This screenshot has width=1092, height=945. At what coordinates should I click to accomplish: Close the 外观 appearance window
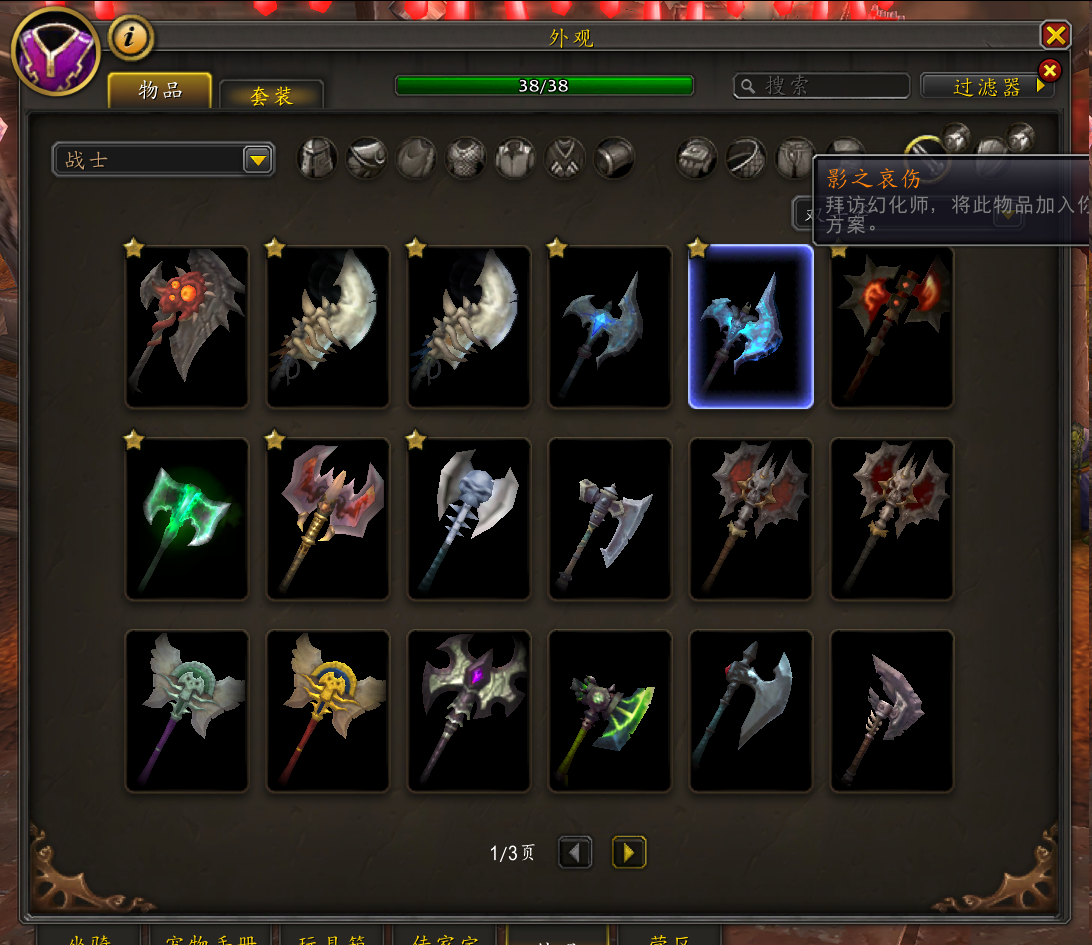tap(1055, 36)
